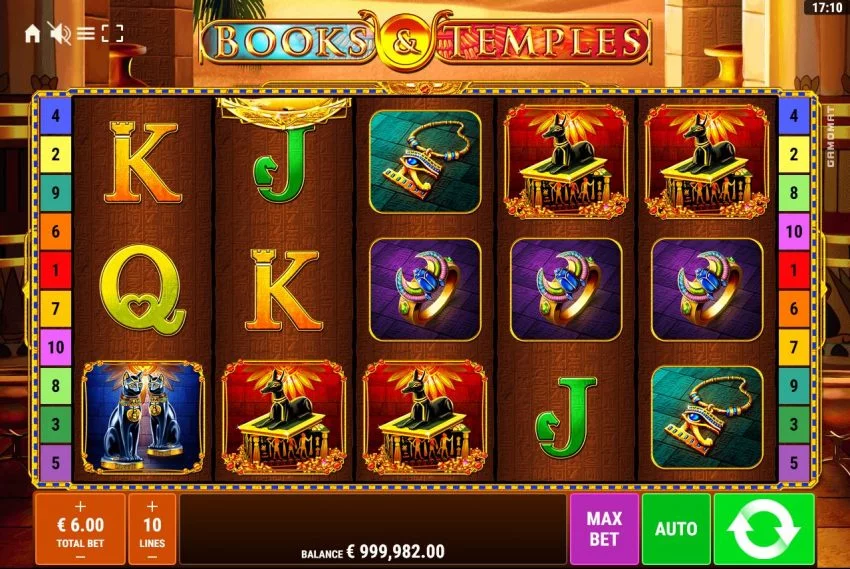Click the home icon
This screenshot has height=569, width=850.
[32, 34]
